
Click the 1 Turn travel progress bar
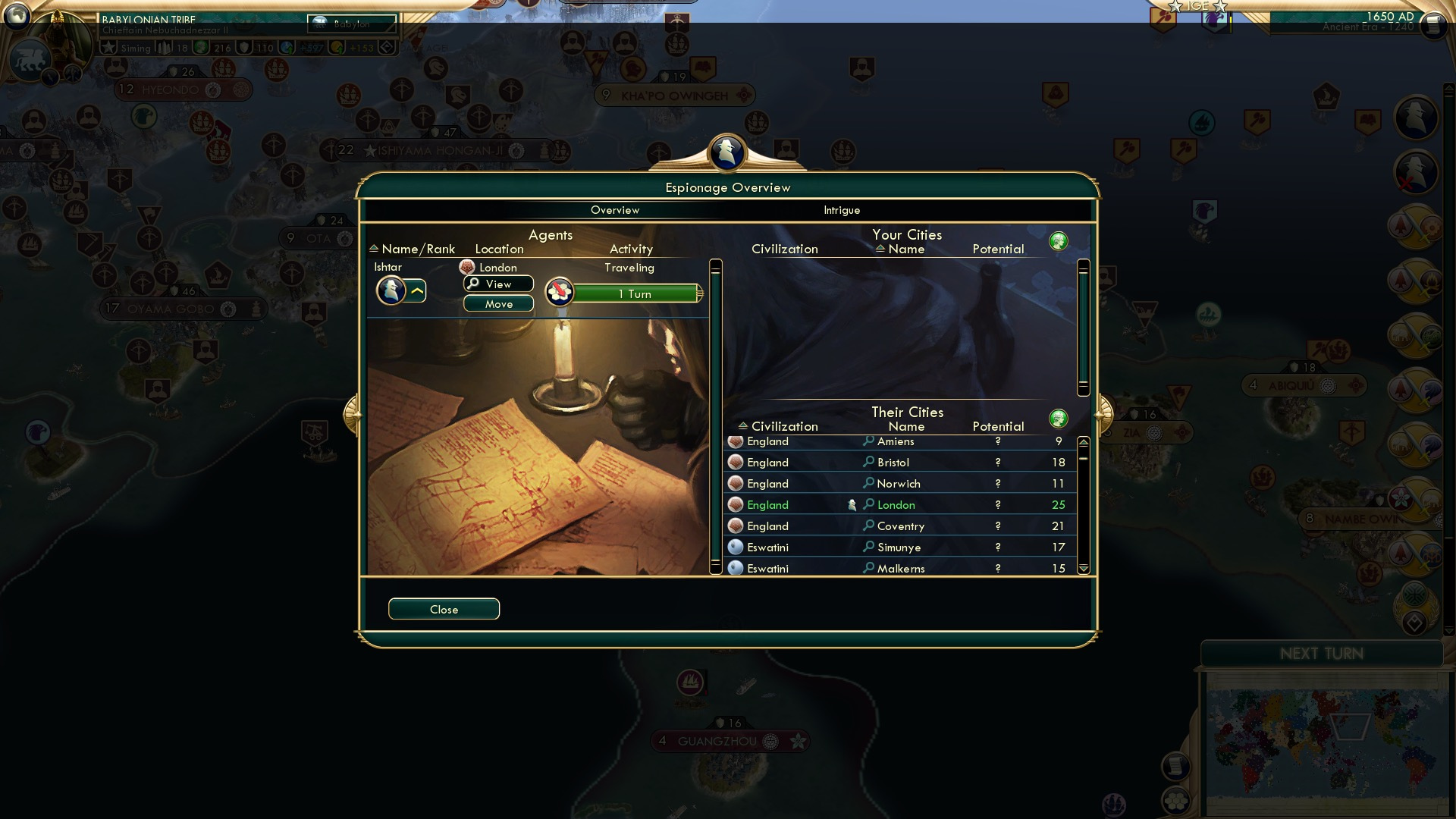point(637,293)
